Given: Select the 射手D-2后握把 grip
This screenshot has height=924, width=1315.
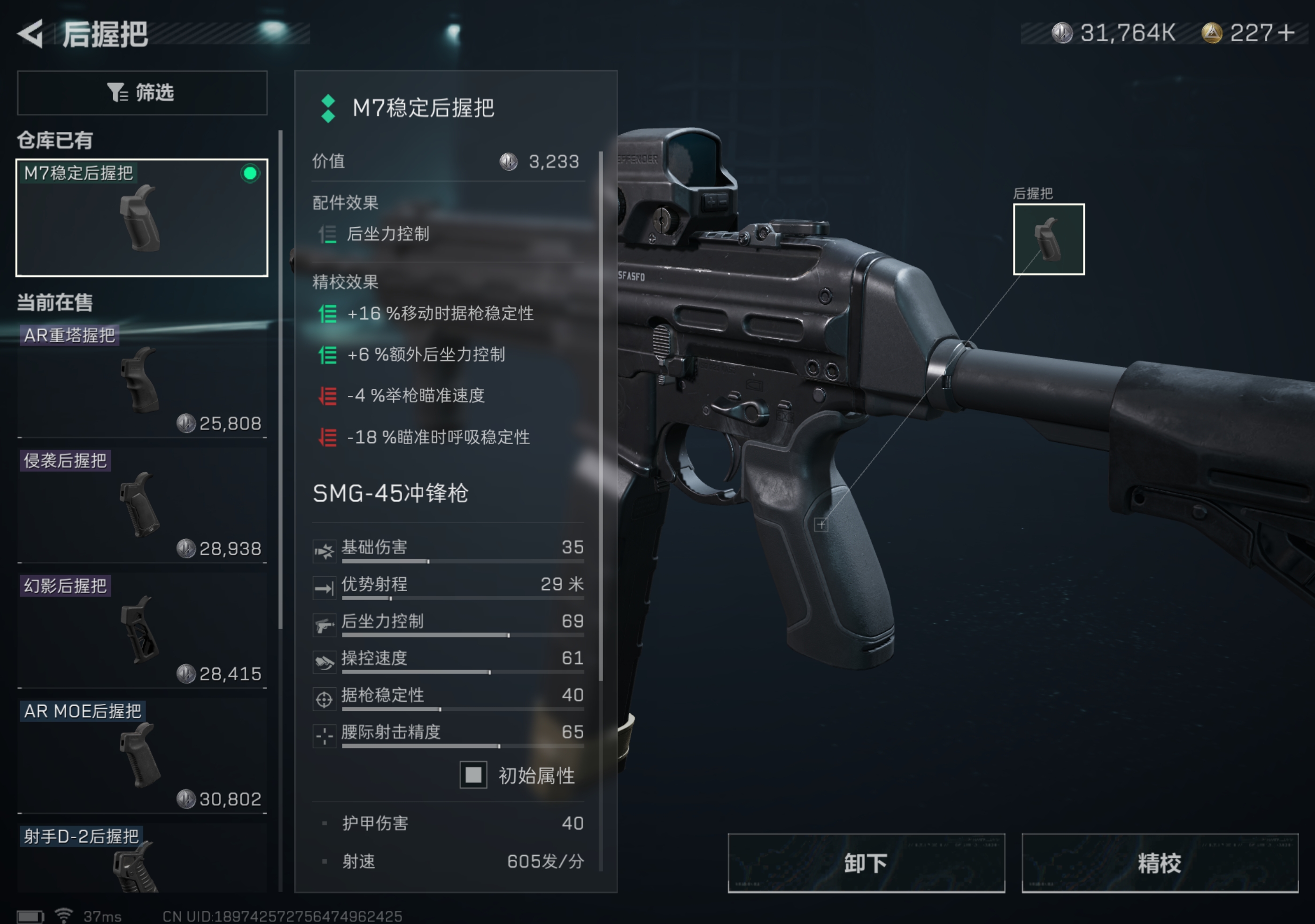Looking at the screenshot, I should pyautogui.click(x=142, y=859).
